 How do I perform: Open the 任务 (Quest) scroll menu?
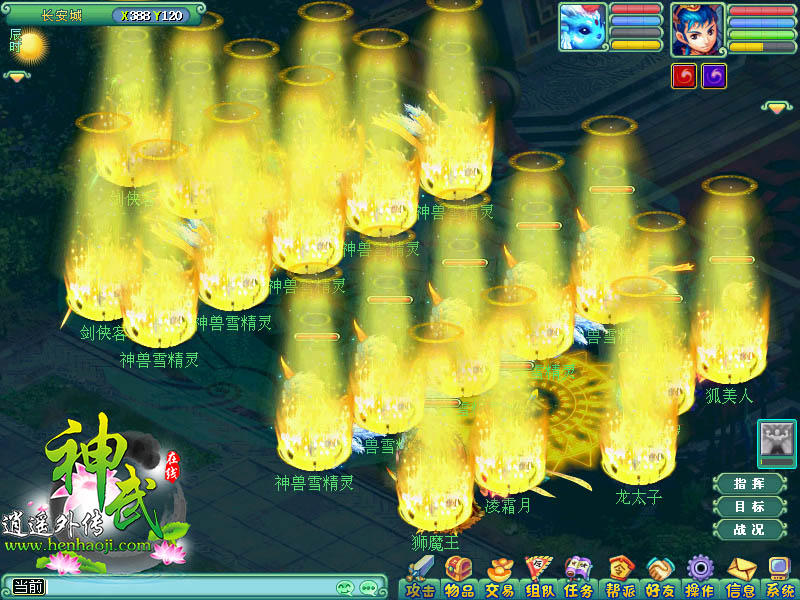tap(578, 578)
